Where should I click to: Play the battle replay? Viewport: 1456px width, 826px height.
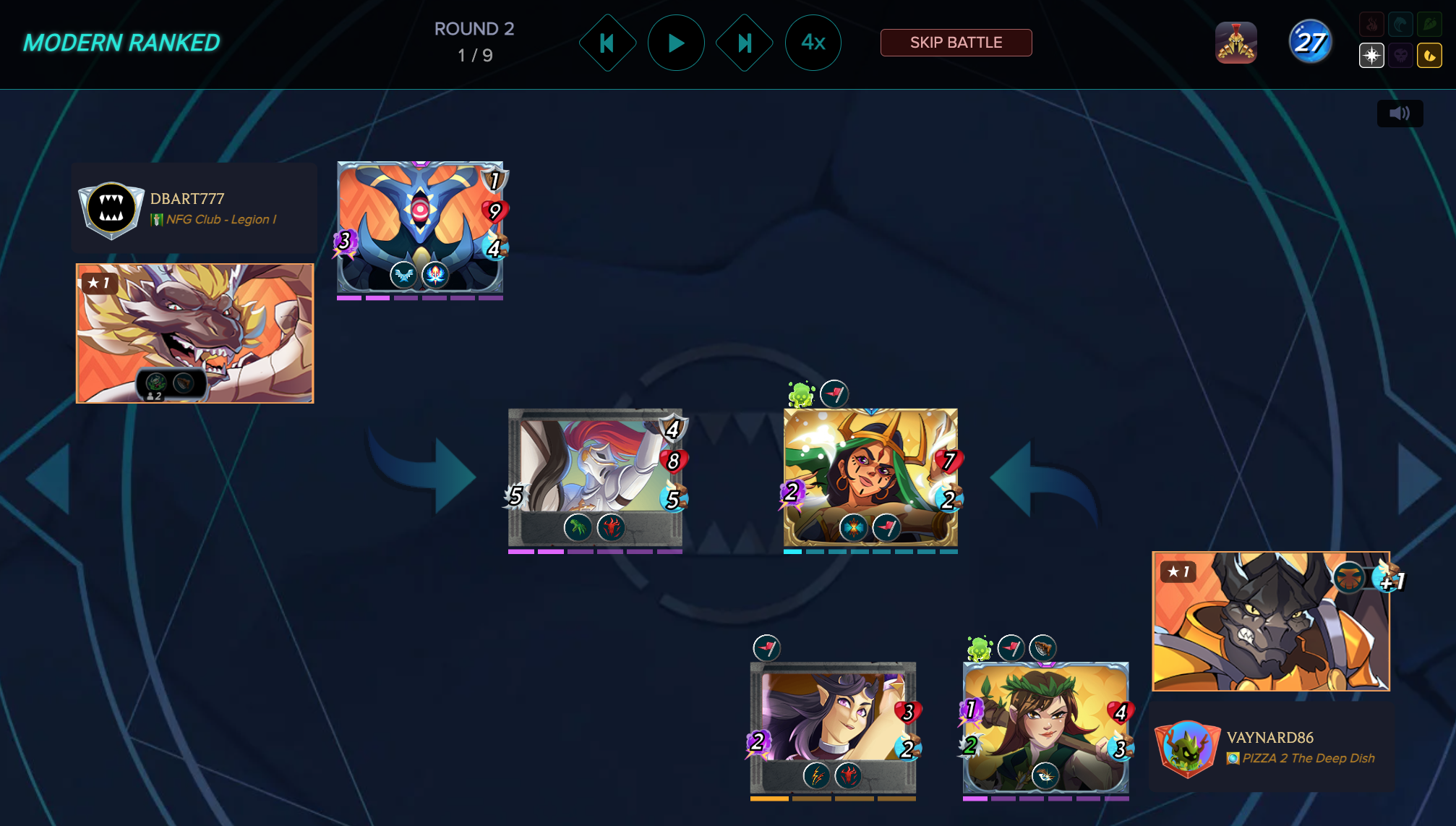click(676, 43)
